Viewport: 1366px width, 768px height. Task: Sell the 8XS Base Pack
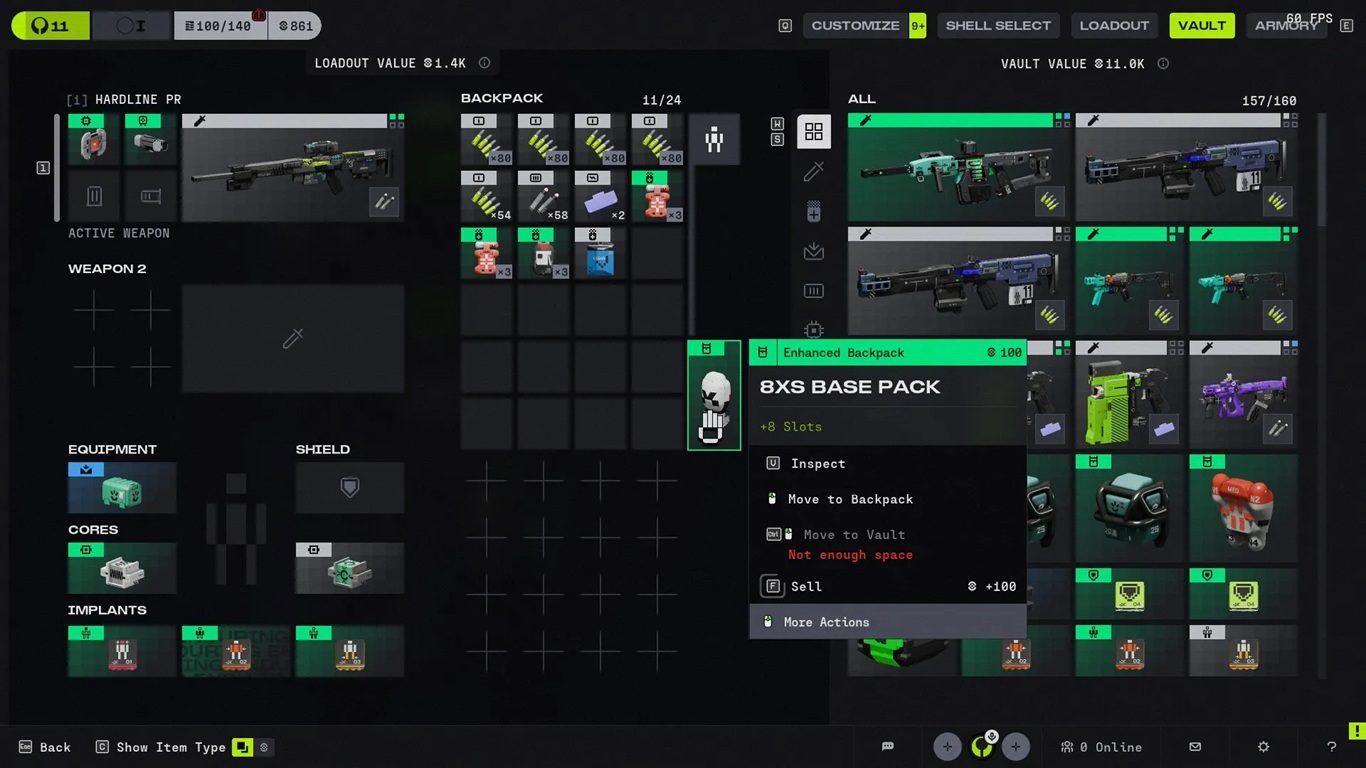click(x=806, y=587)
